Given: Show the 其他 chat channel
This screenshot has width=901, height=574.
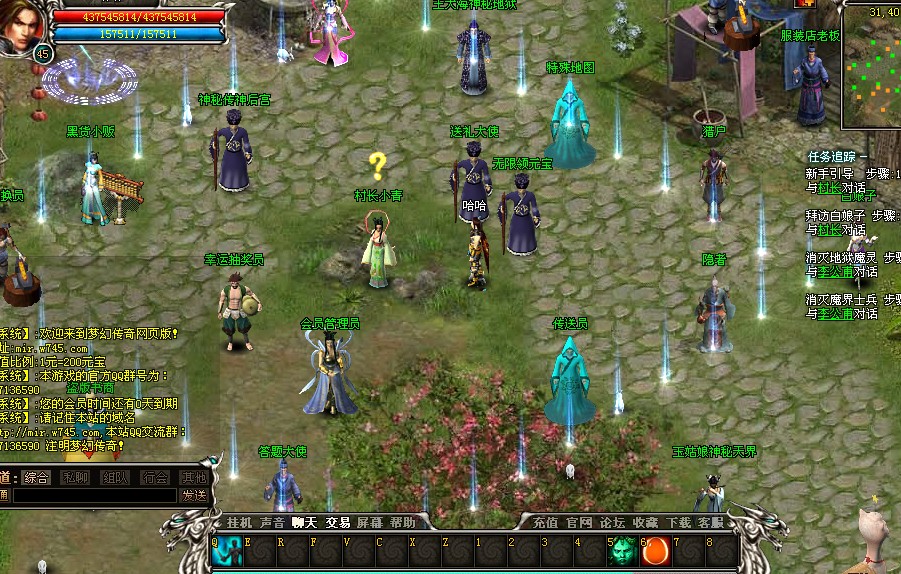Looking at the screenshot, I should [x=193, y=478].
